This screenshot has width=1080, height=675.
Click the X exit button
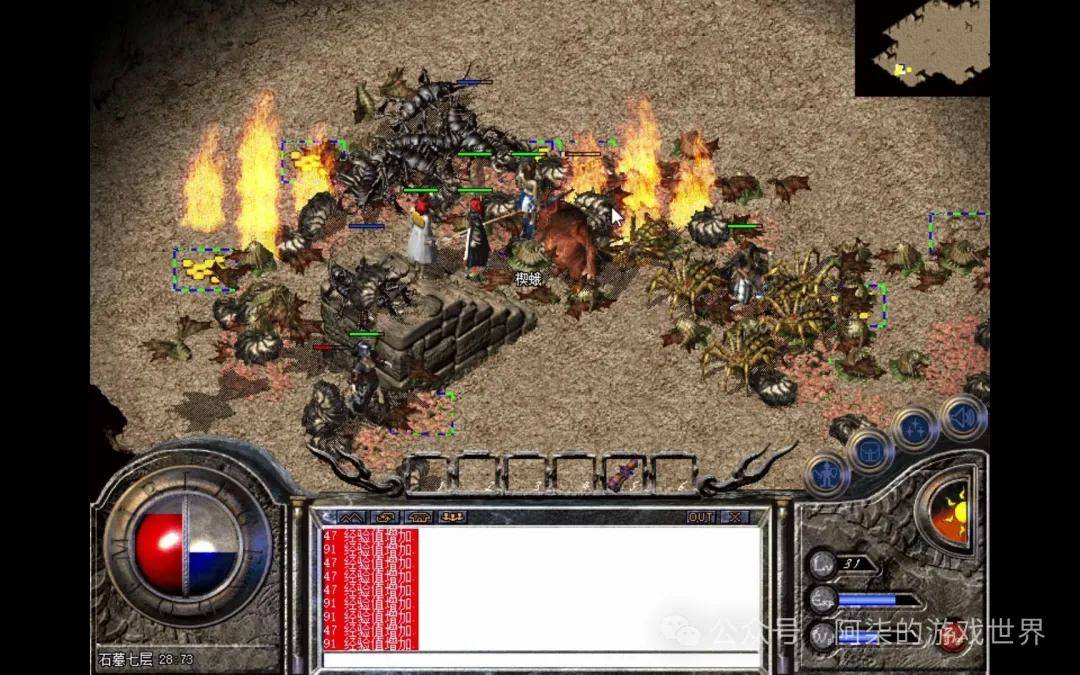[x=735, y=517]
